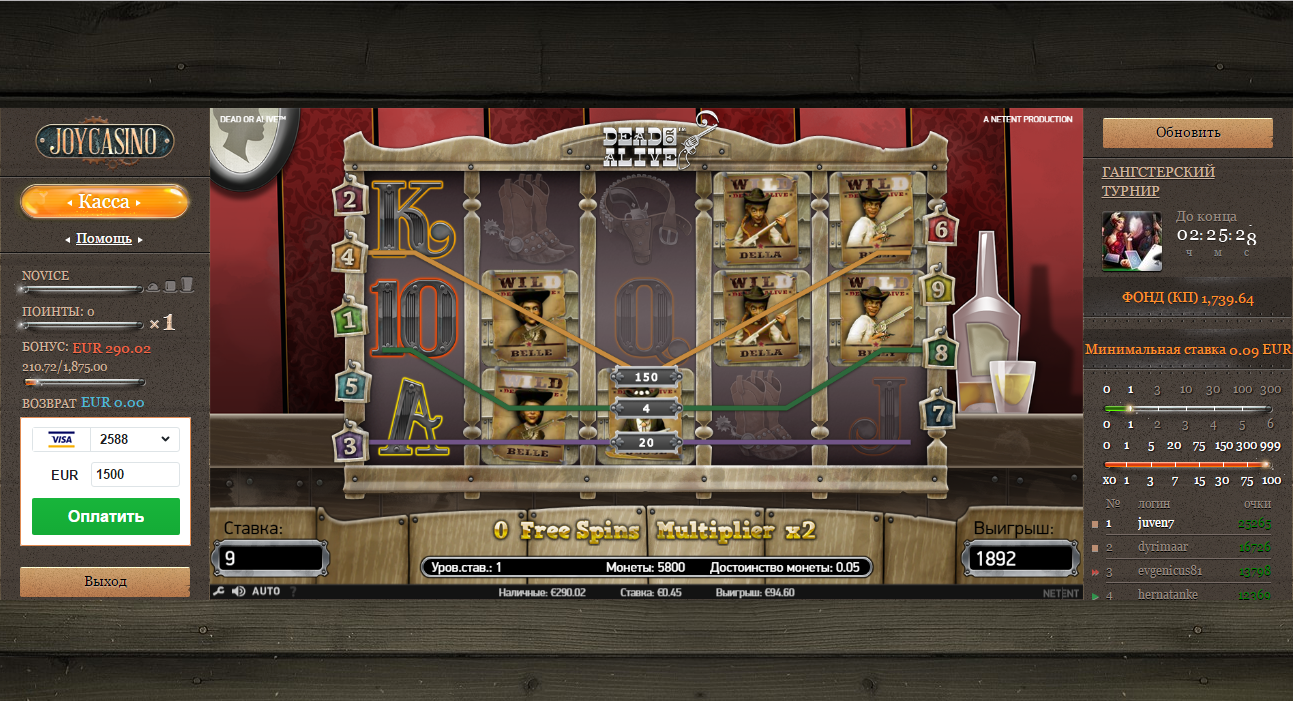Select player evgenicus81 in the leaderboard

click(x=1170, y=571)
